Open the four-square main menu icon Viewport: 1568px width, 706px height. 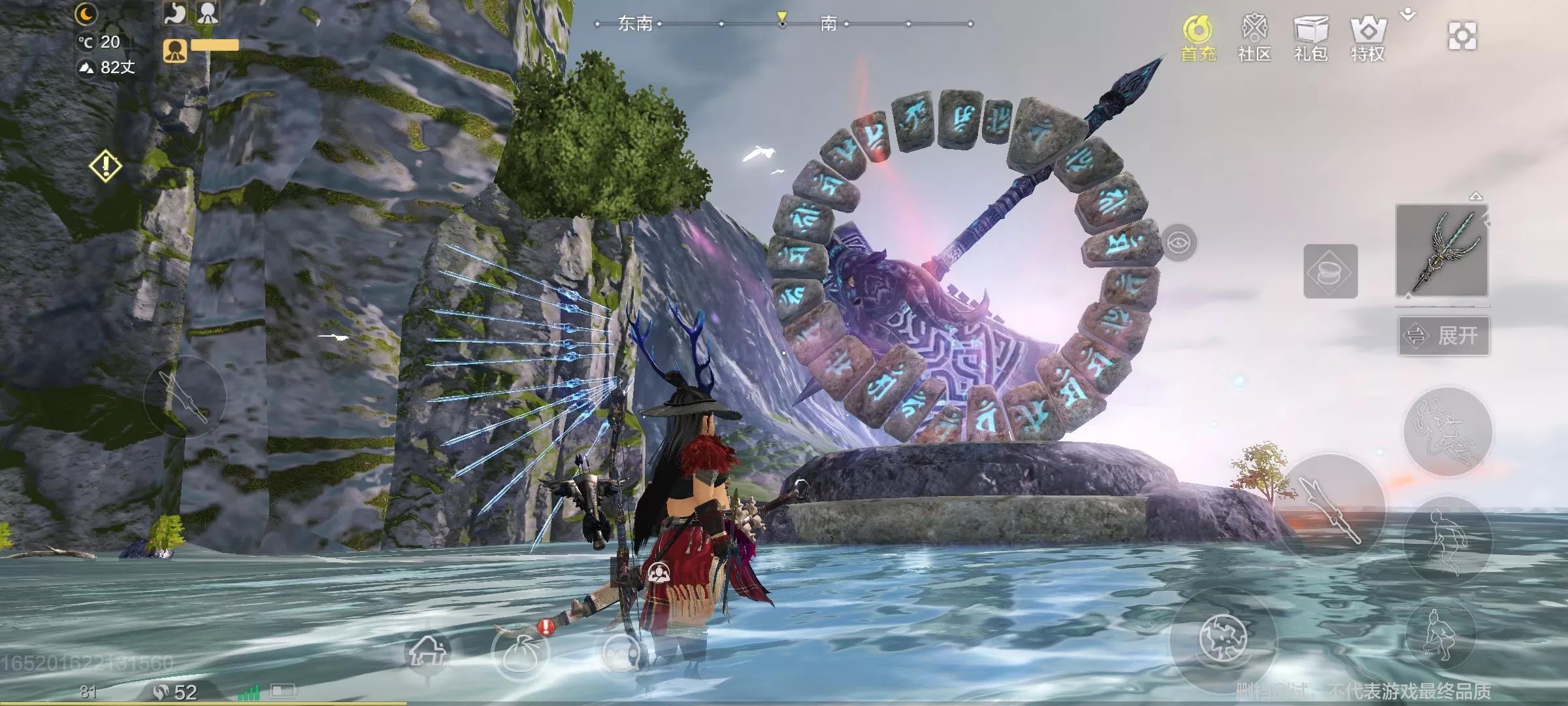tap(1462, 36)
